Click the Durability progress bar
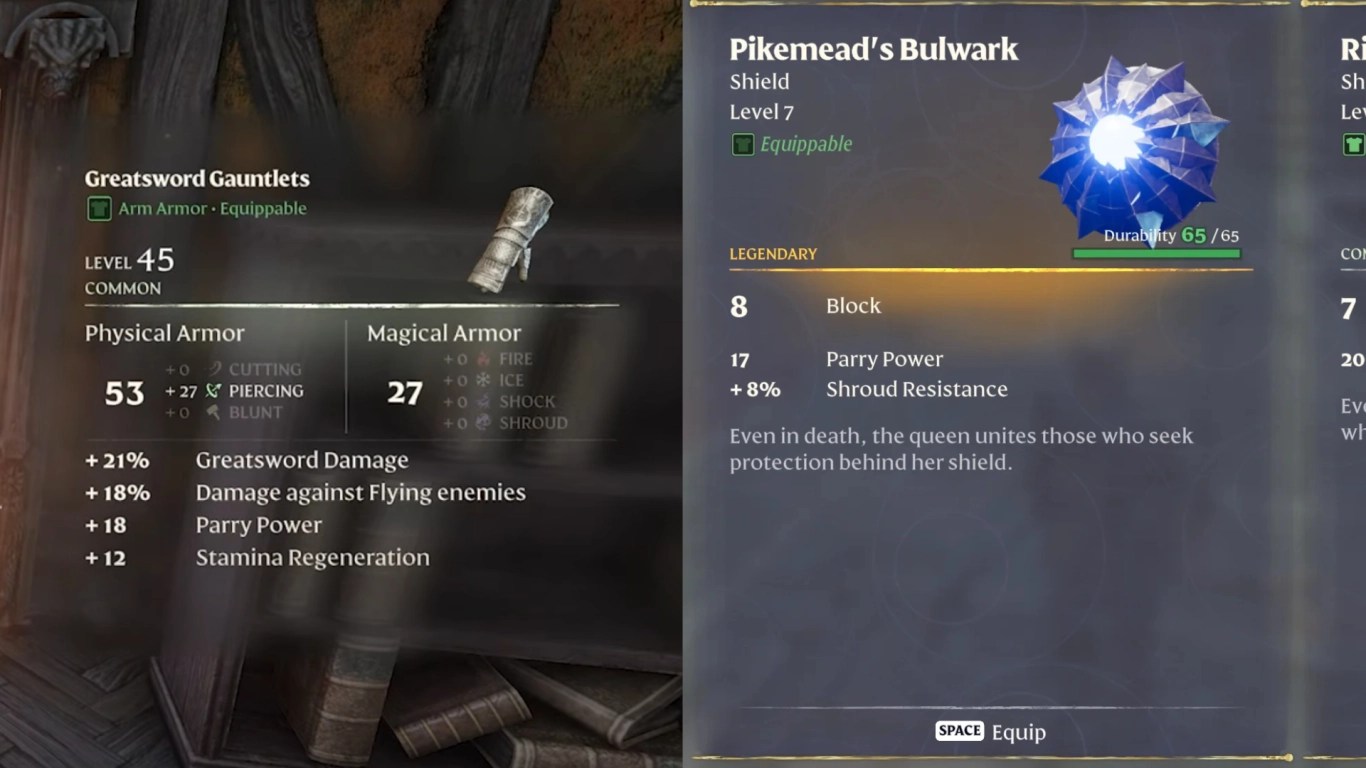The width and height of the screenshot is (1366, 768). 1157,253
